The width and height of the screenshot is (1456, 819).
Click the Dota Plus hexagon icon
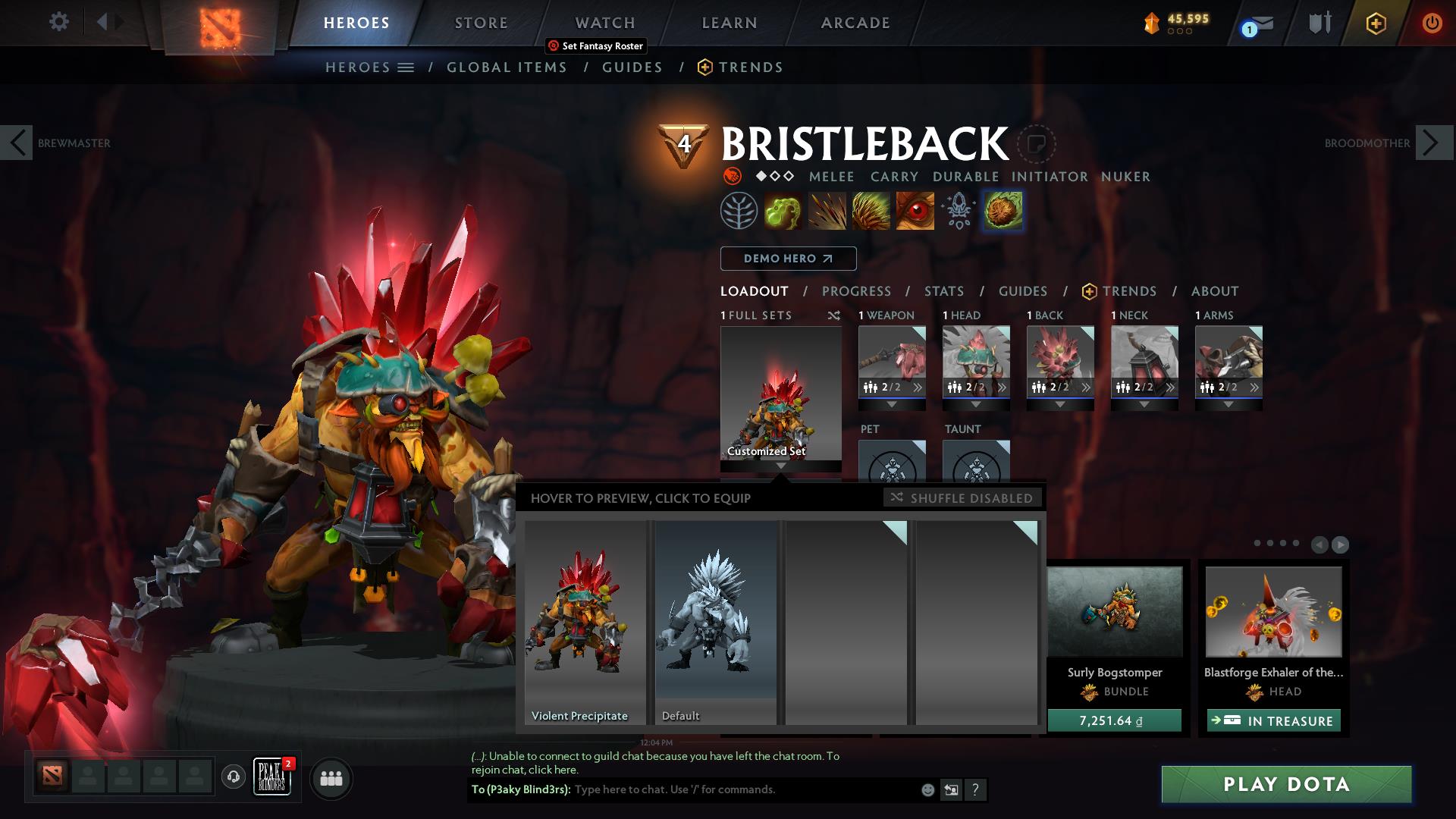pos(1374,24)
